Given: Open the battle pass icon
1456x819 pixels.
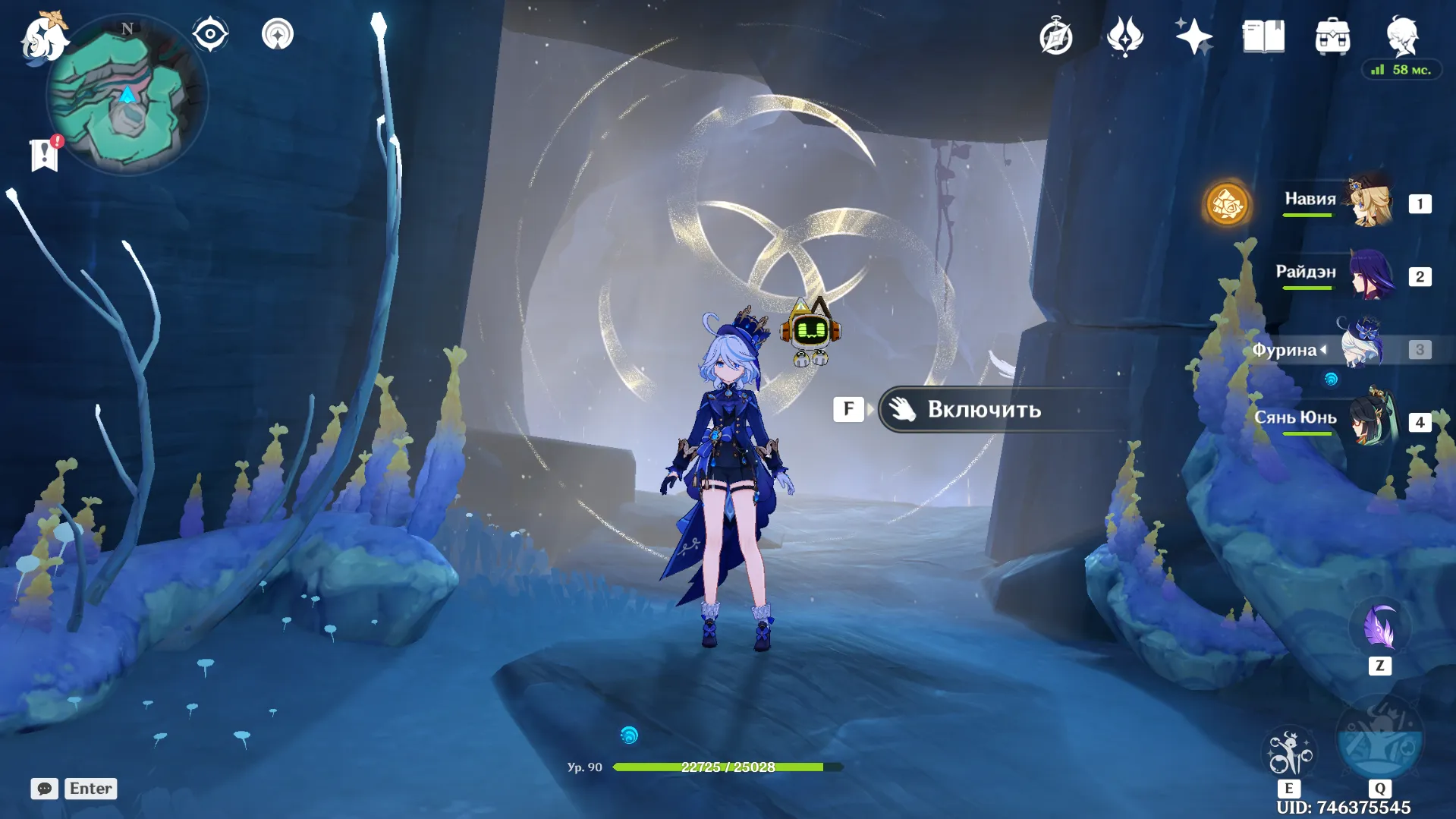Looking at the screenshot, I should pos(1124,36).
